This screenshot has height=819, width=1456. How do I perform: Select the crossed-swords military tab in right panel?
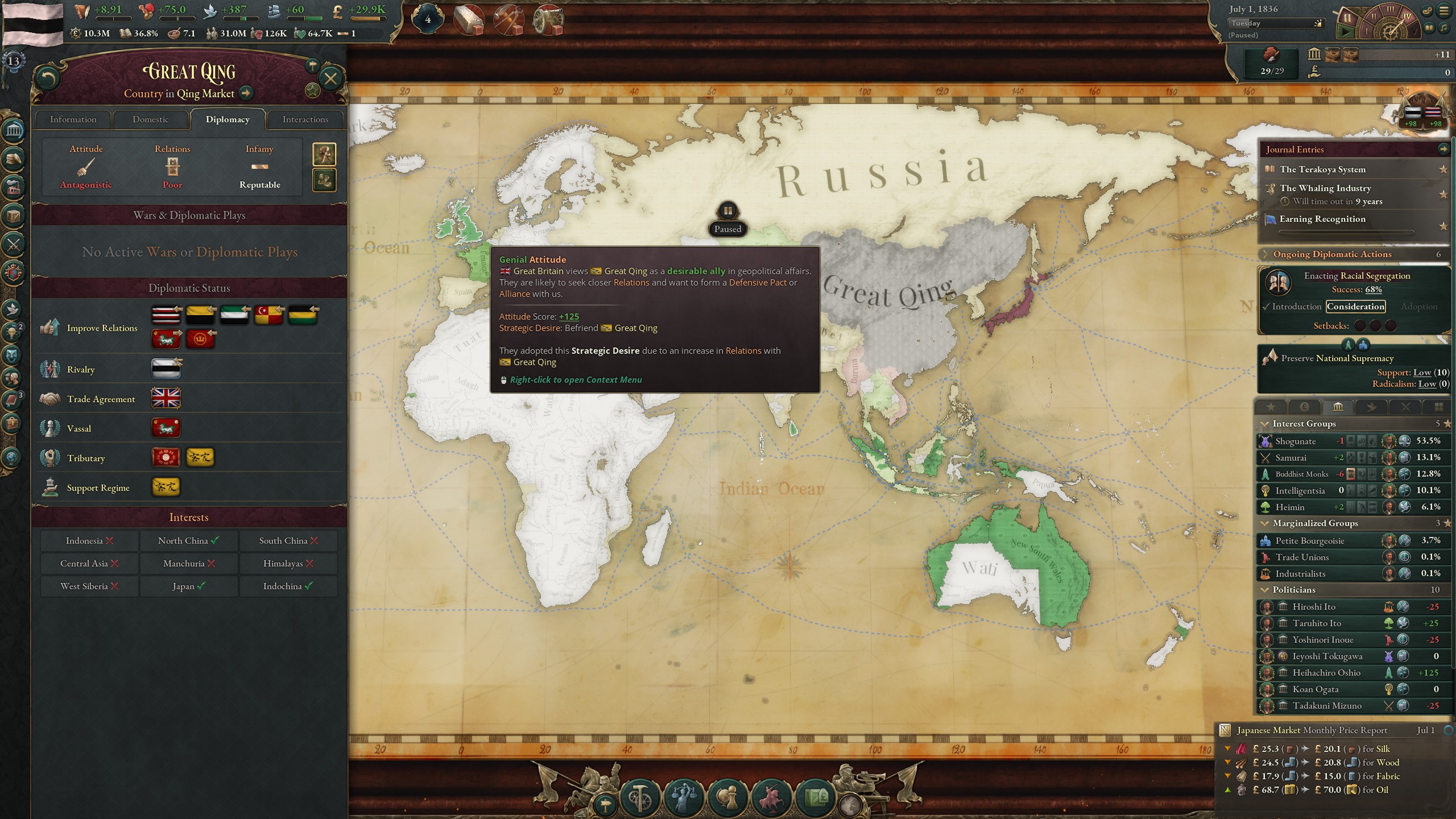1405,407
